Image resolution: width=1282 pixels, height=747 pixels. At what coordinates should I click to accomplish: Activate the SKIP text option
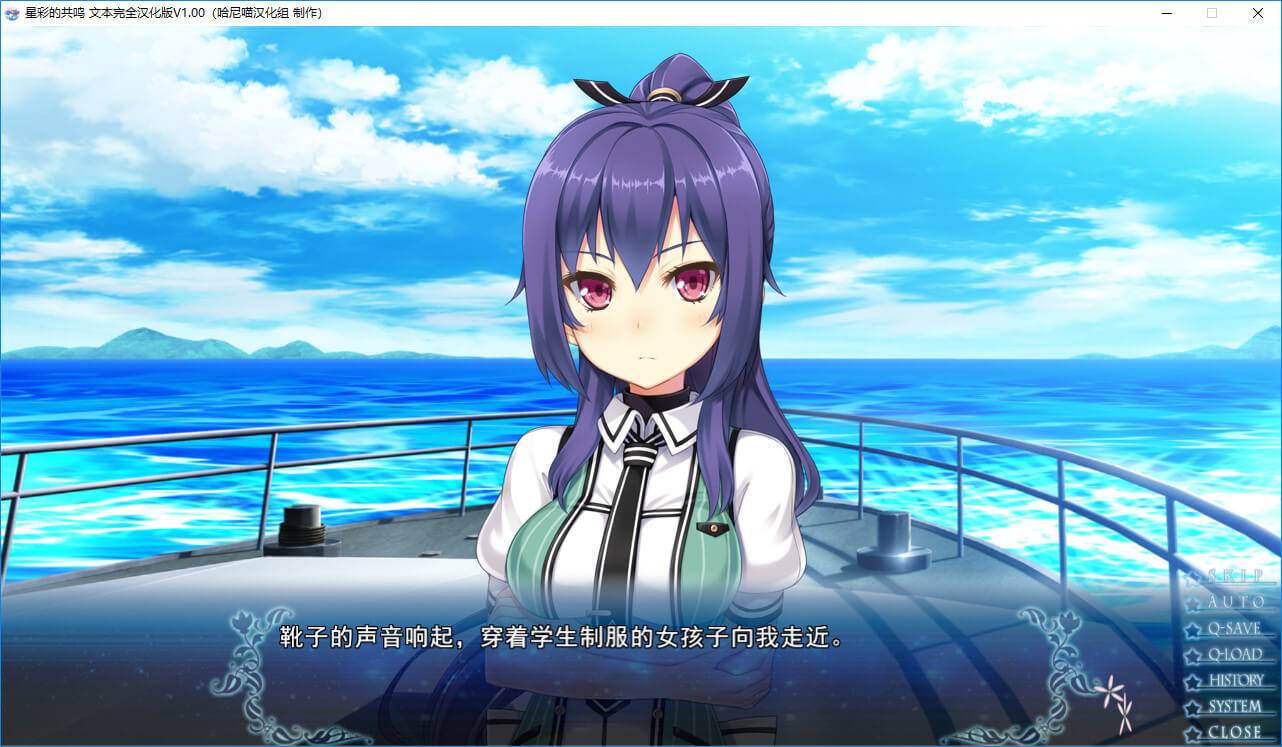click(1234, 577)
